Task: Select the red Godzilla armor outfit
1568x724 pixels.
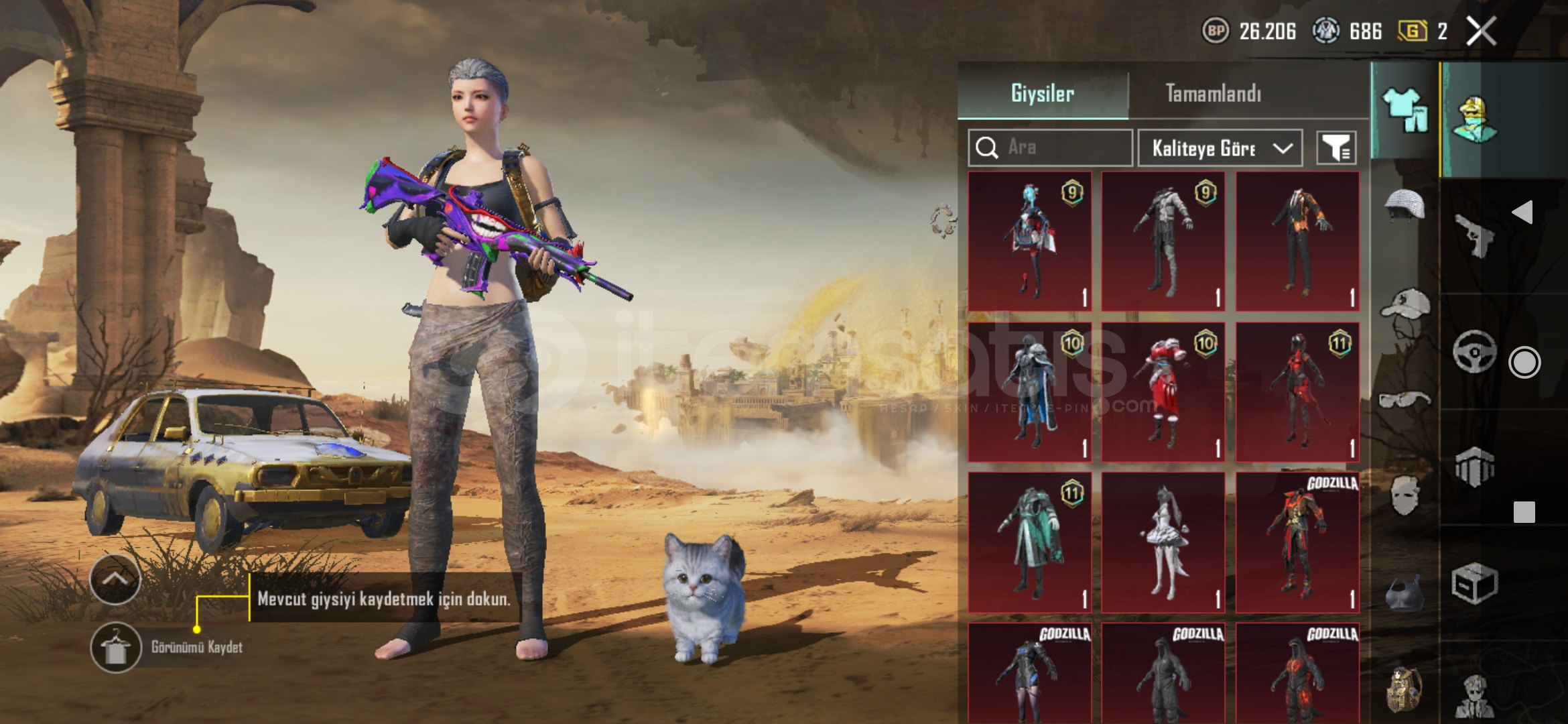Action: coord(1297,542)
